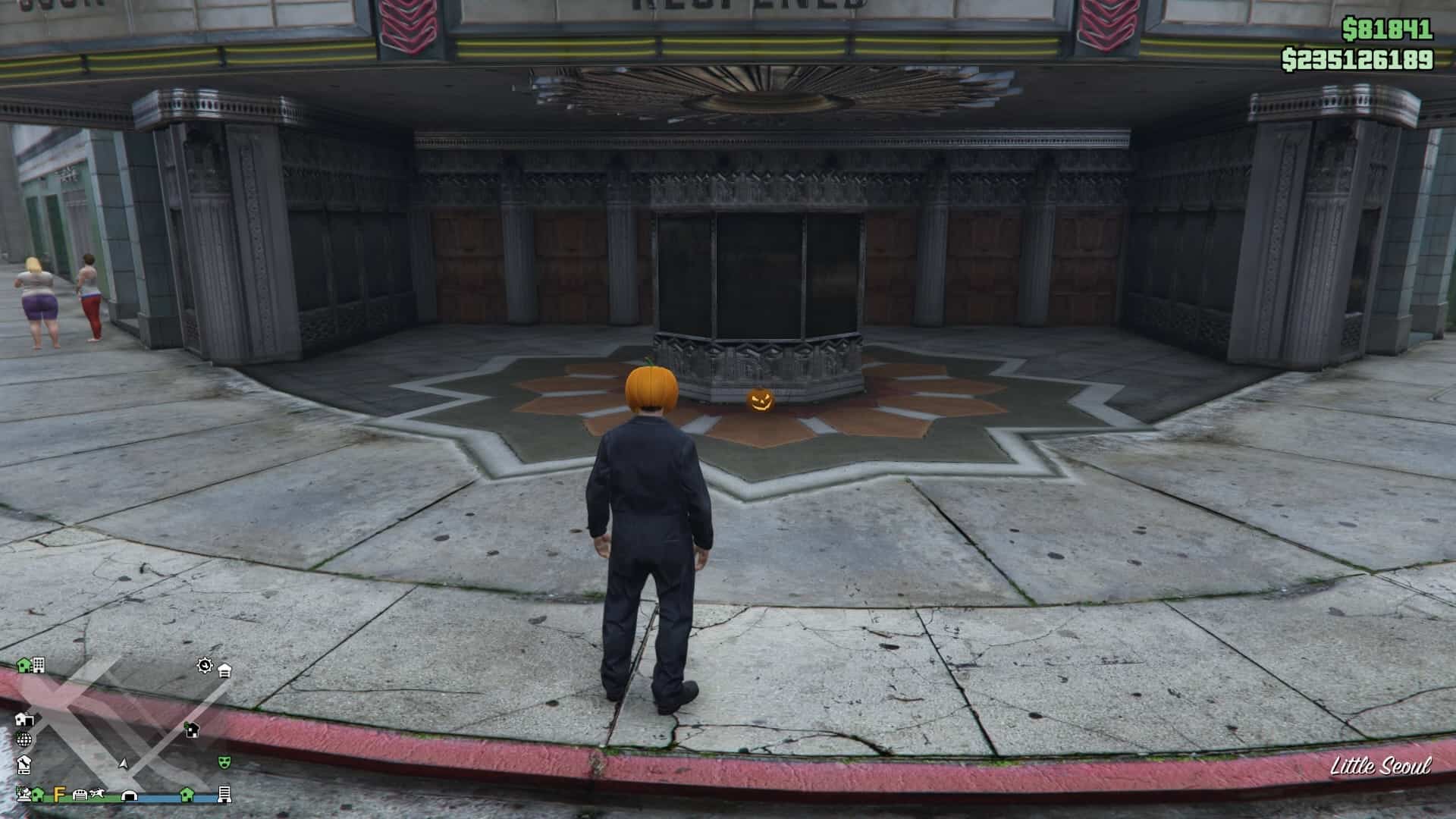Select the house with wrench blip
Image resolution: width=1456 pixels, height=819 pixels.
(24, 763)
